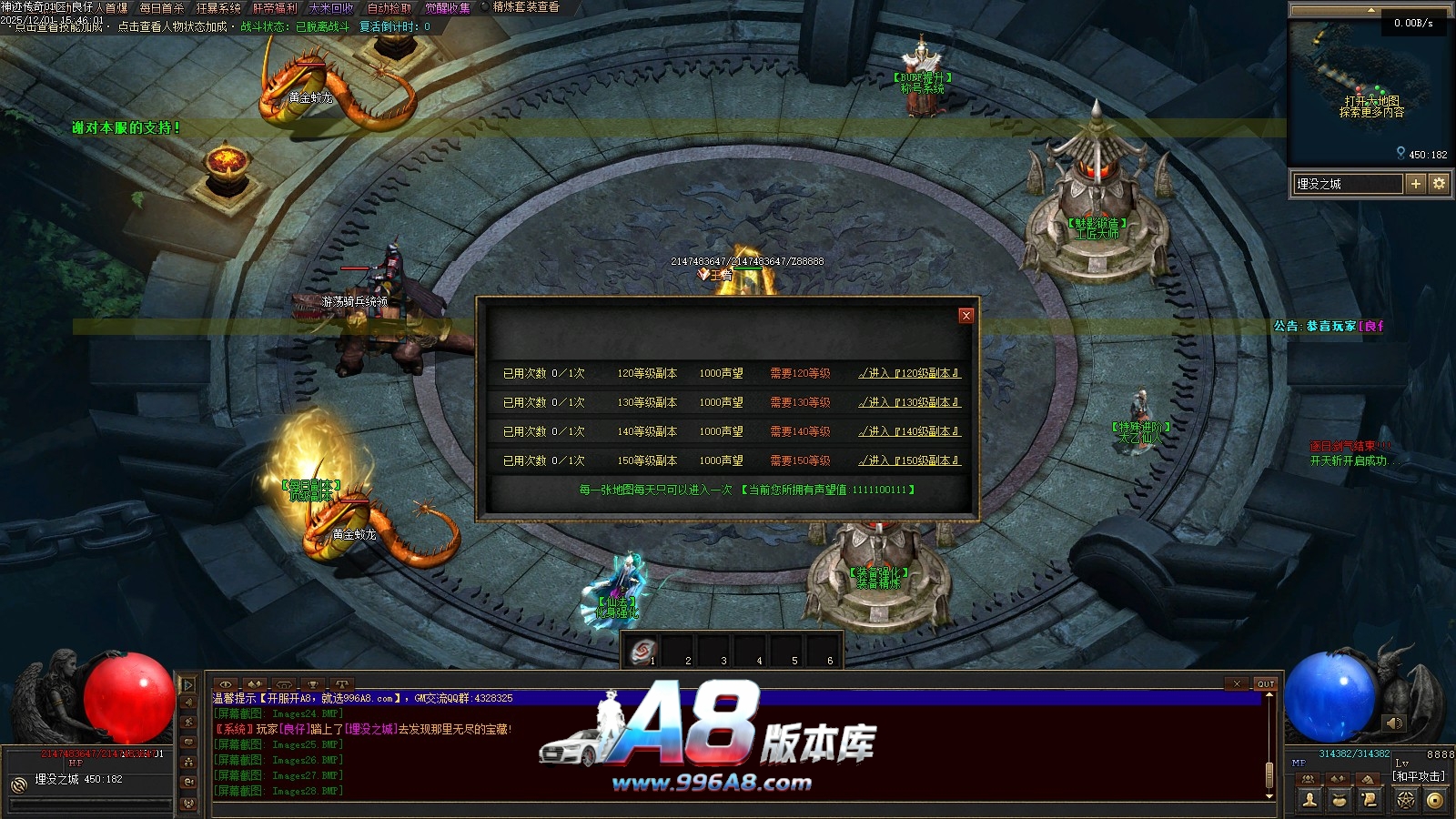
Task: Click the plus button beside map name
Action: (1415, 184)
